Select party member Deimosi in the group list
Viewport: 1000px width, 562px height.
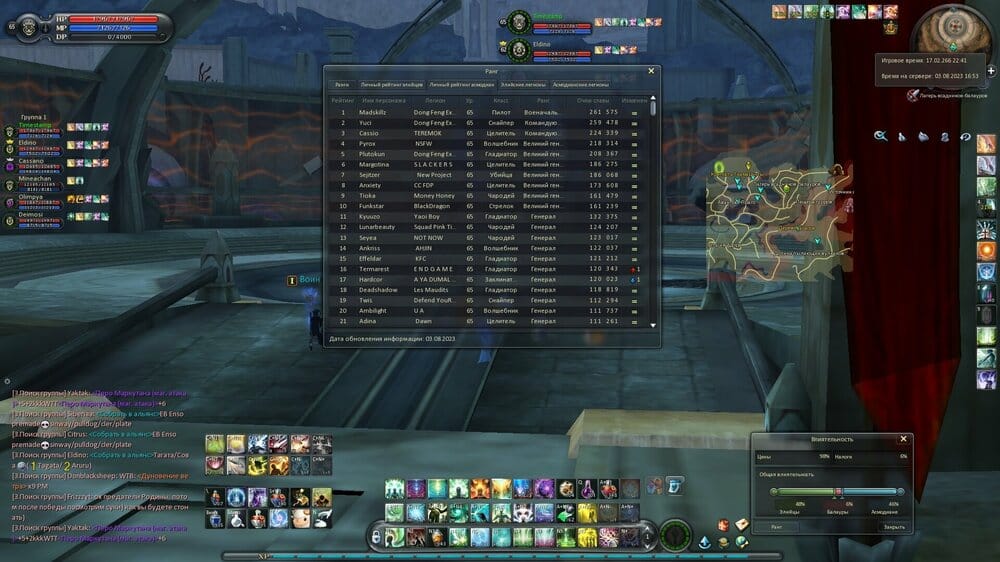click(33, 214)
